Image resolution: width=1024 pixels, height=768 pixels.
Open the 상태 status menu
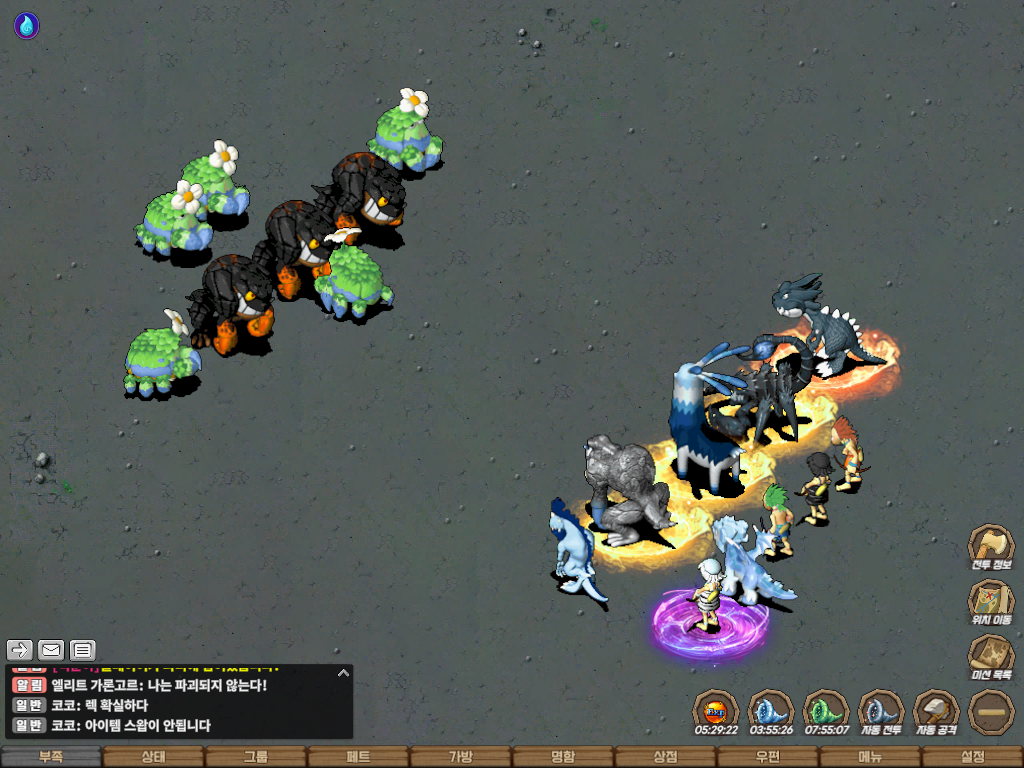(x=153, y=757)
